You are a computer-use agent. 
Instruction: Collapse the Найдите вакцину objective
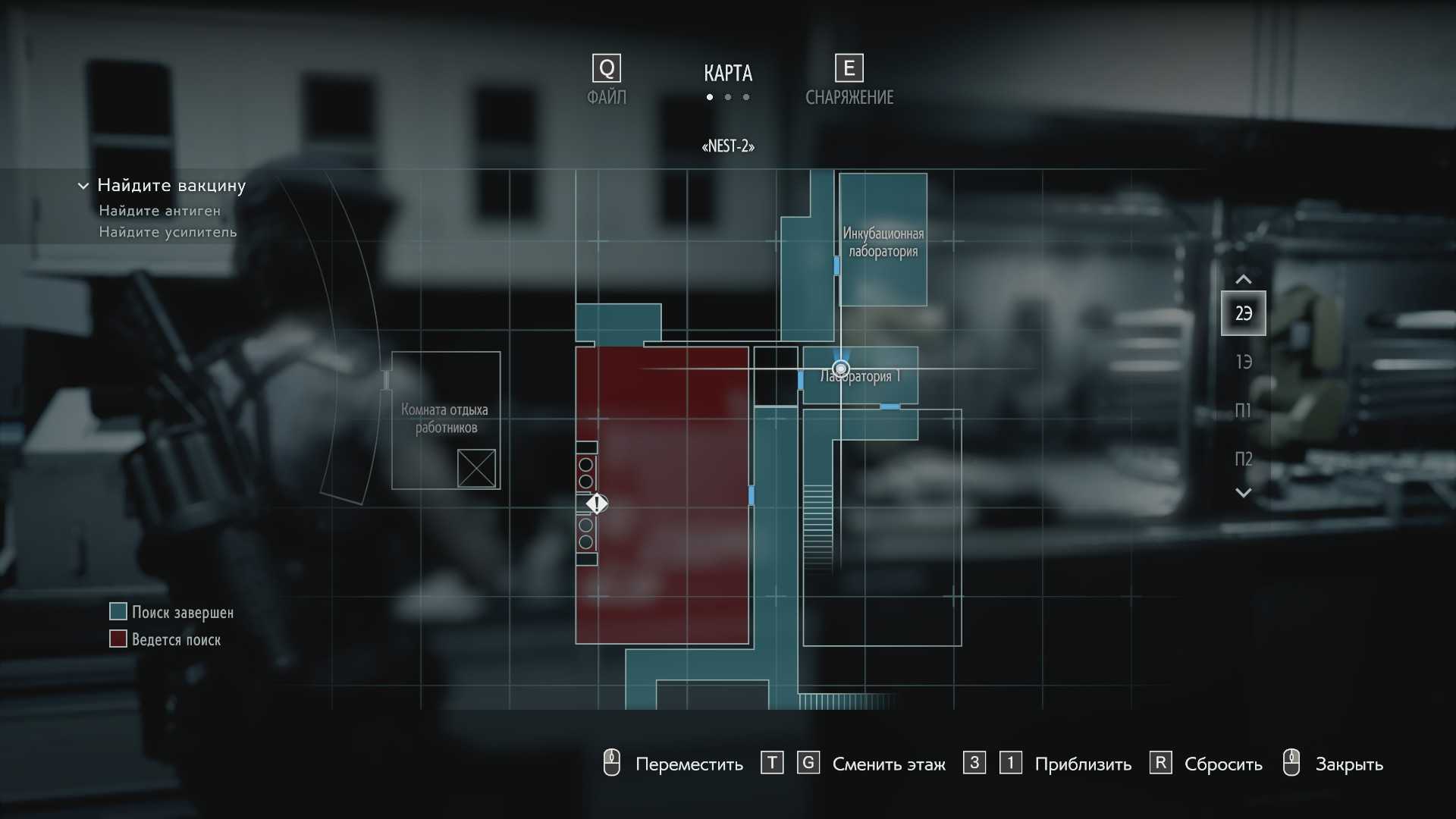click(x=83, y=186)
